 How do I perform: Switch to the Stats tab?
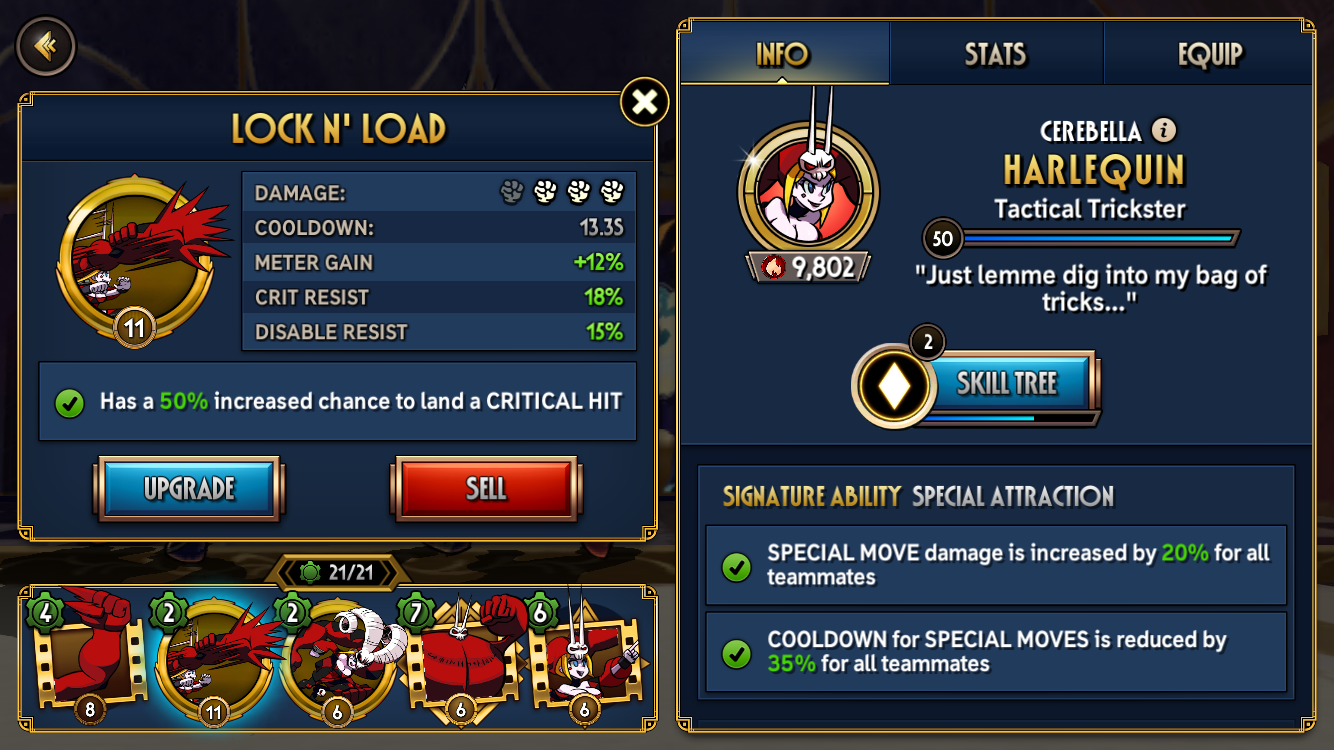point(995,54)
